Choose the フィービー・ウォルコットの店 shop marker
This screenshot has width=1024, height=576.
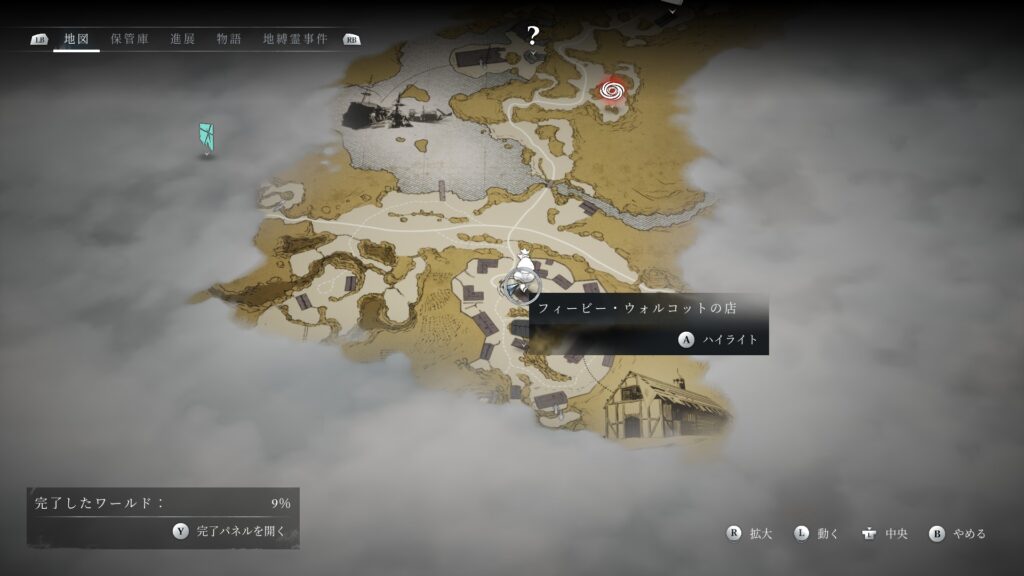(x=520, y=285)
